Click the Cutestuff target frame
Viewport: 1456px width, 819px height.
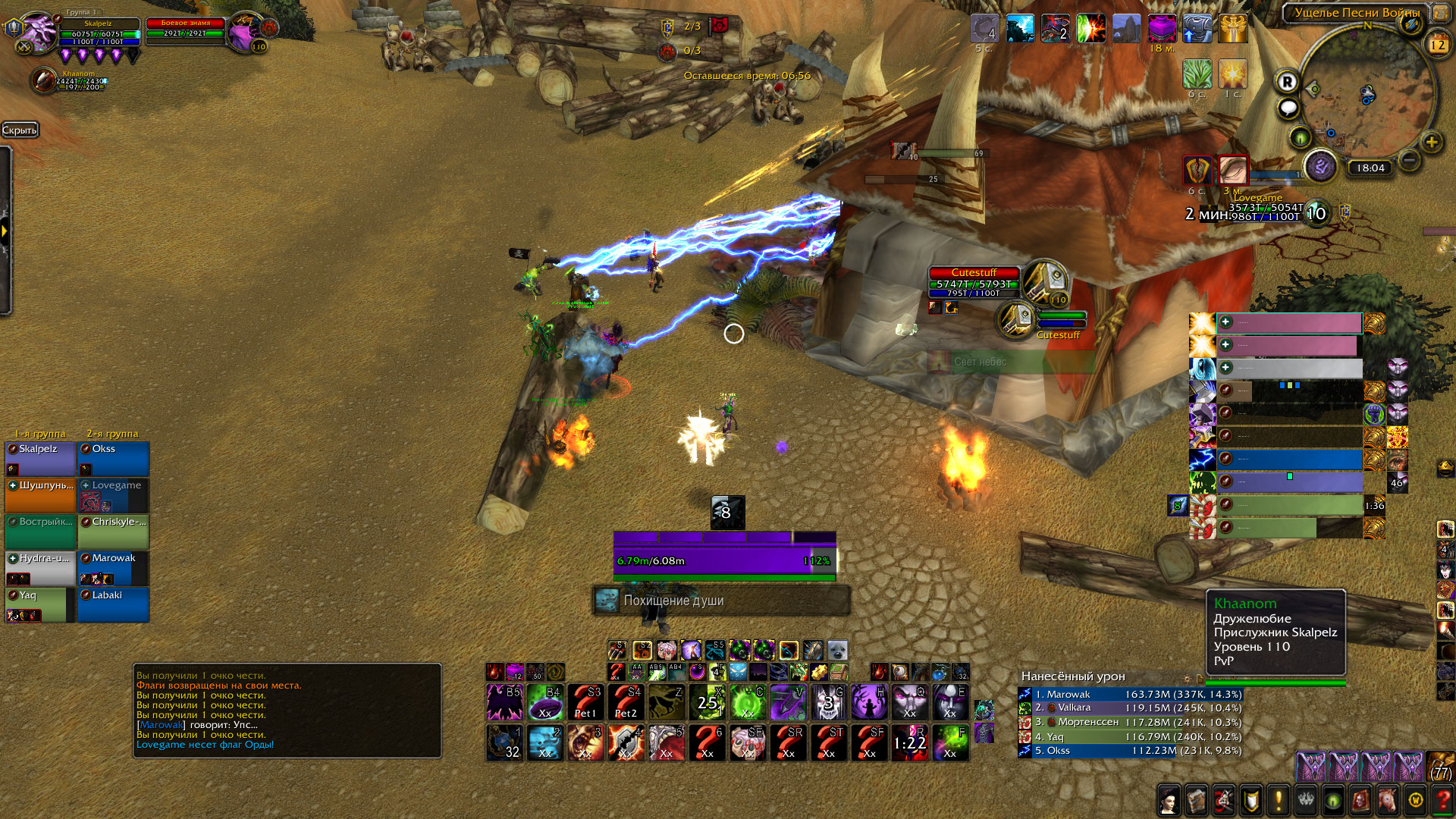point(974,283)
